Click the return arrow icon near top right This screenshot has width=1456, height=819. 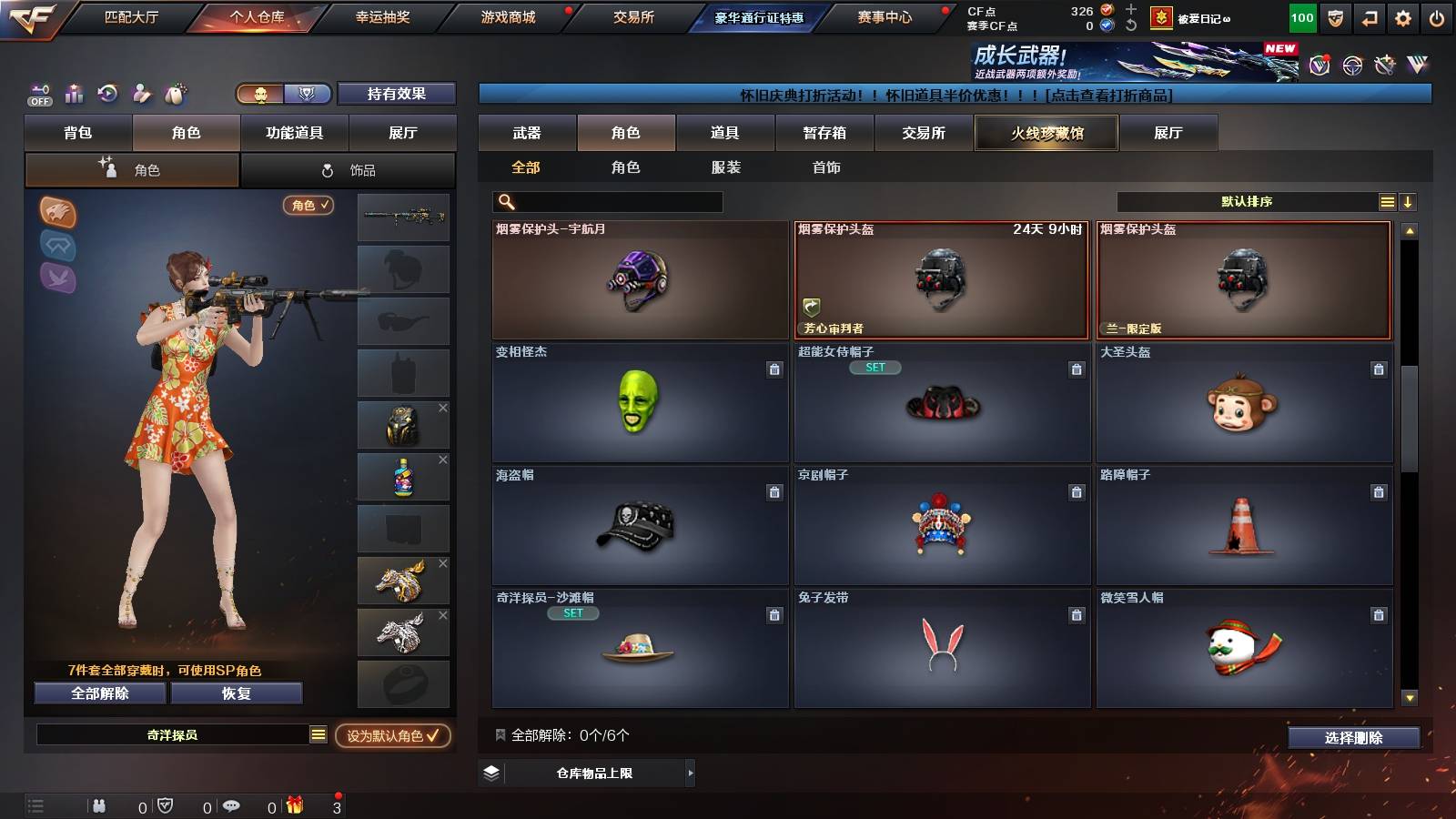click(x=1367, y=16)
